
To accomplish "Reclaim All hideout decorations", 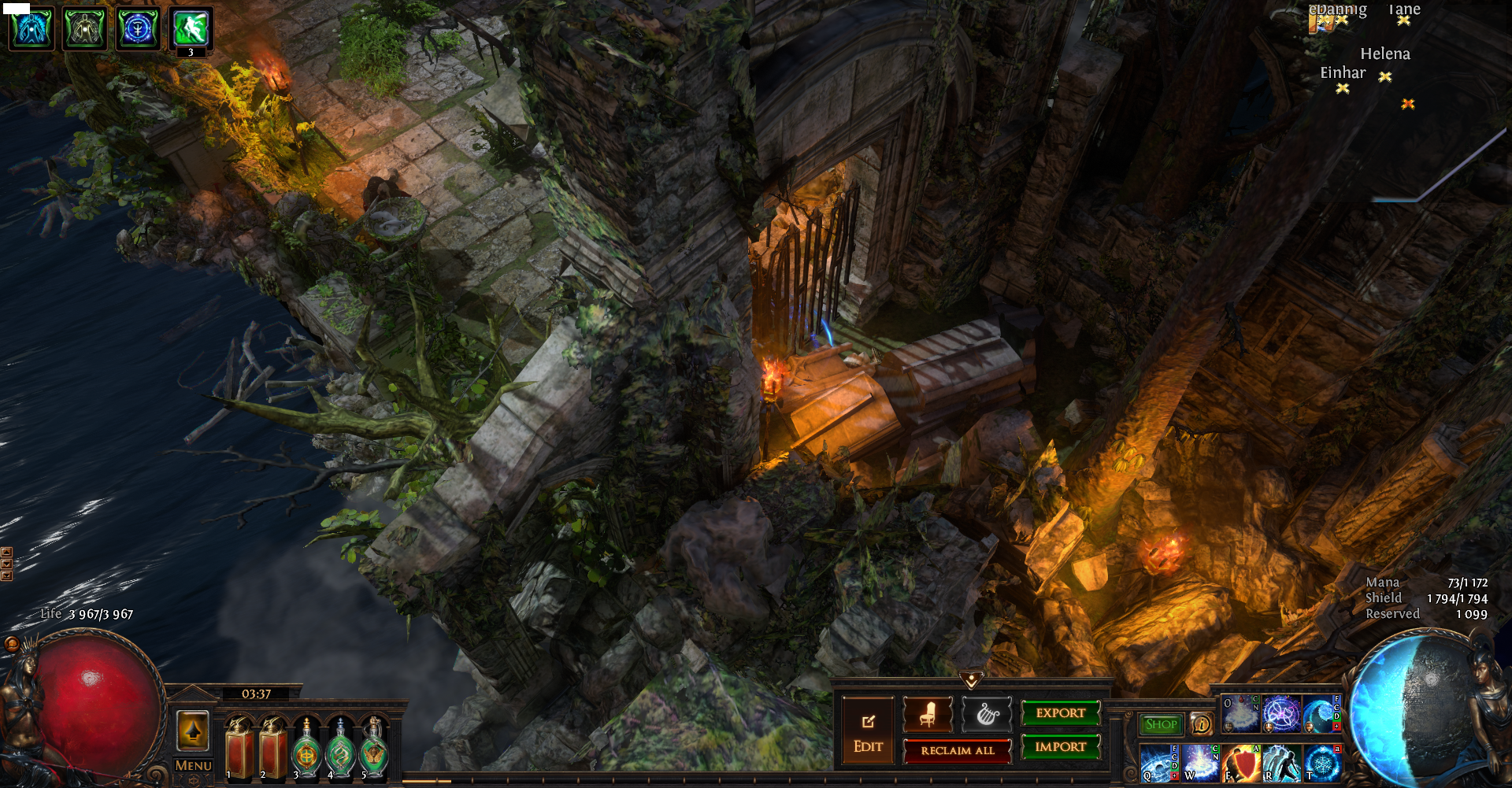I will (957, 751).
